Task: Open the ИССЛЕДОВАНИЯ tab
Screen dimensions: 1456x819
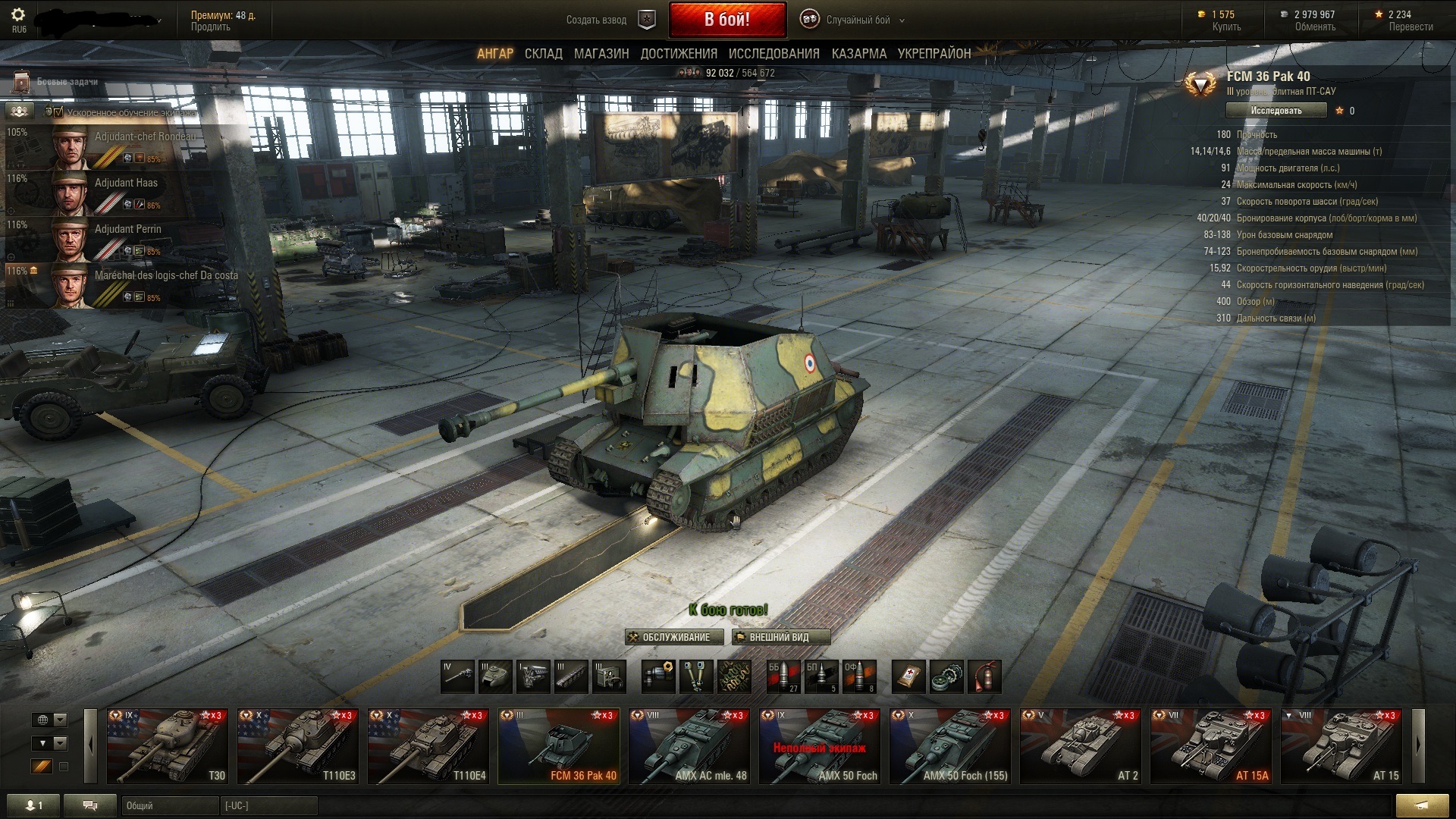Action: [x=773, y=54]
